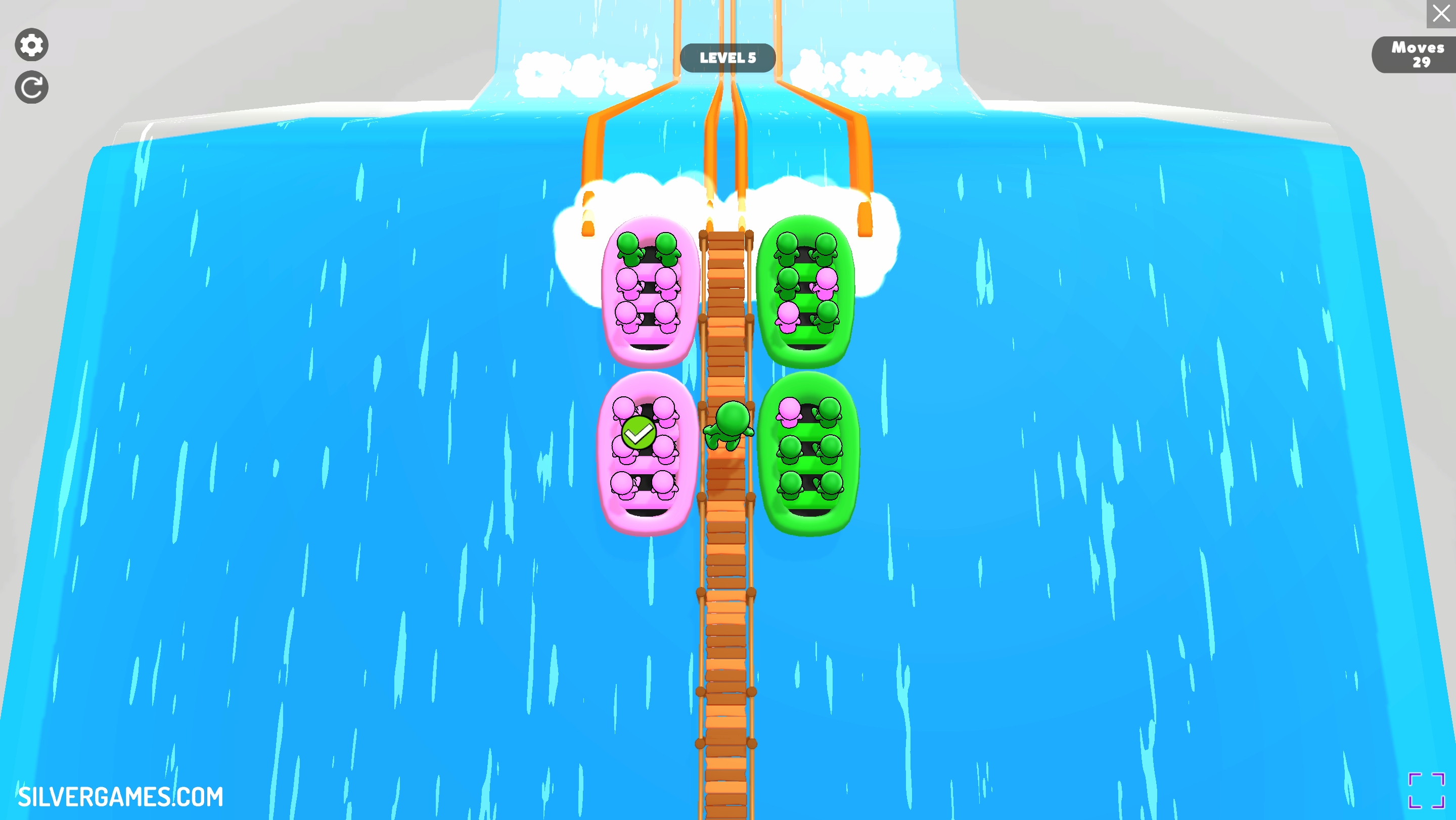Viewport: 1456px width, 820px height.
Task: Visit the SILVERGAMES.COM logo link
Action: click(120, 796)
